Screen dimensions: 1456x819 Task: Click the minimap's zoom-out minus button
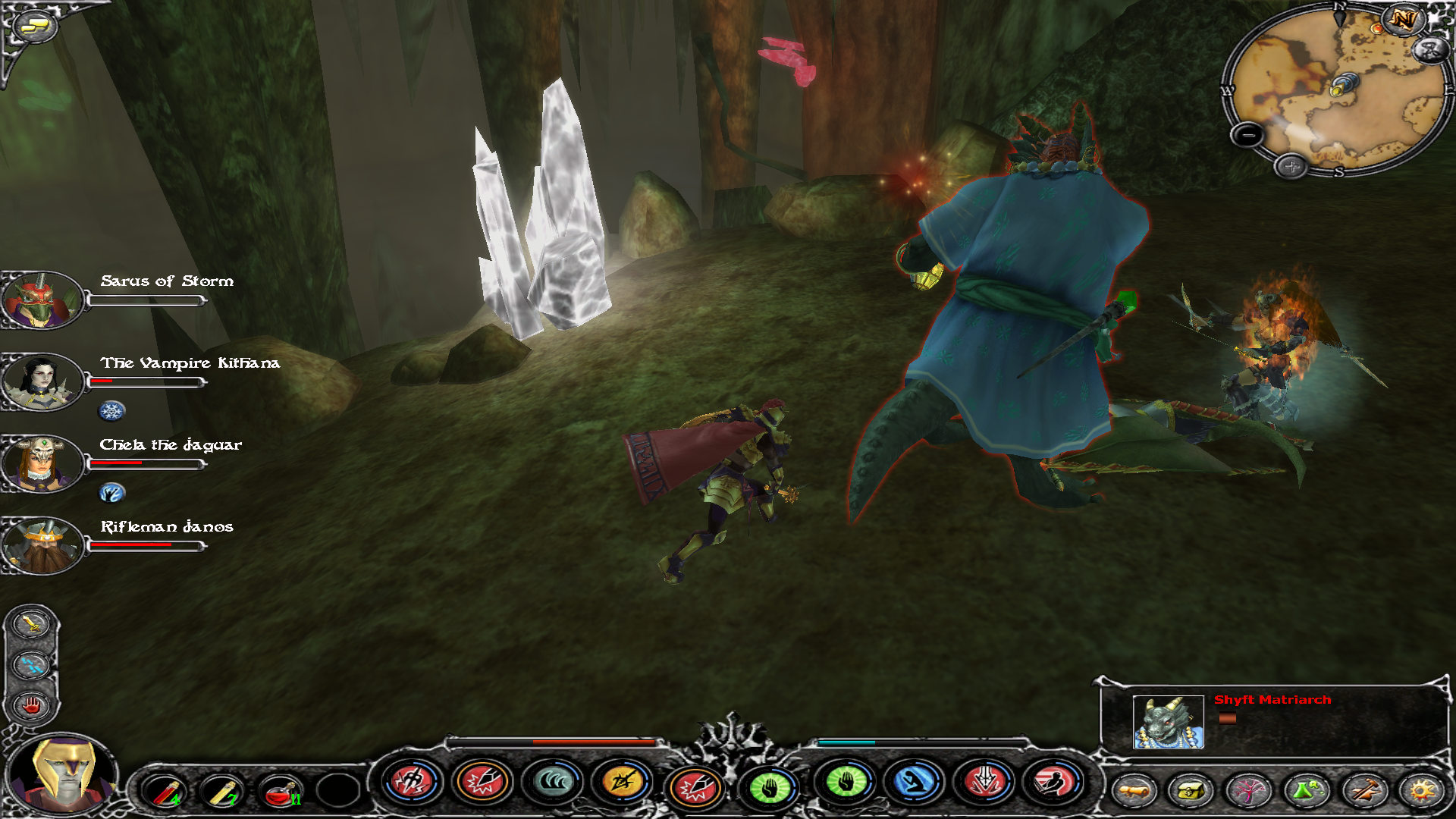pyautogui.click(x=1247, y=136)
